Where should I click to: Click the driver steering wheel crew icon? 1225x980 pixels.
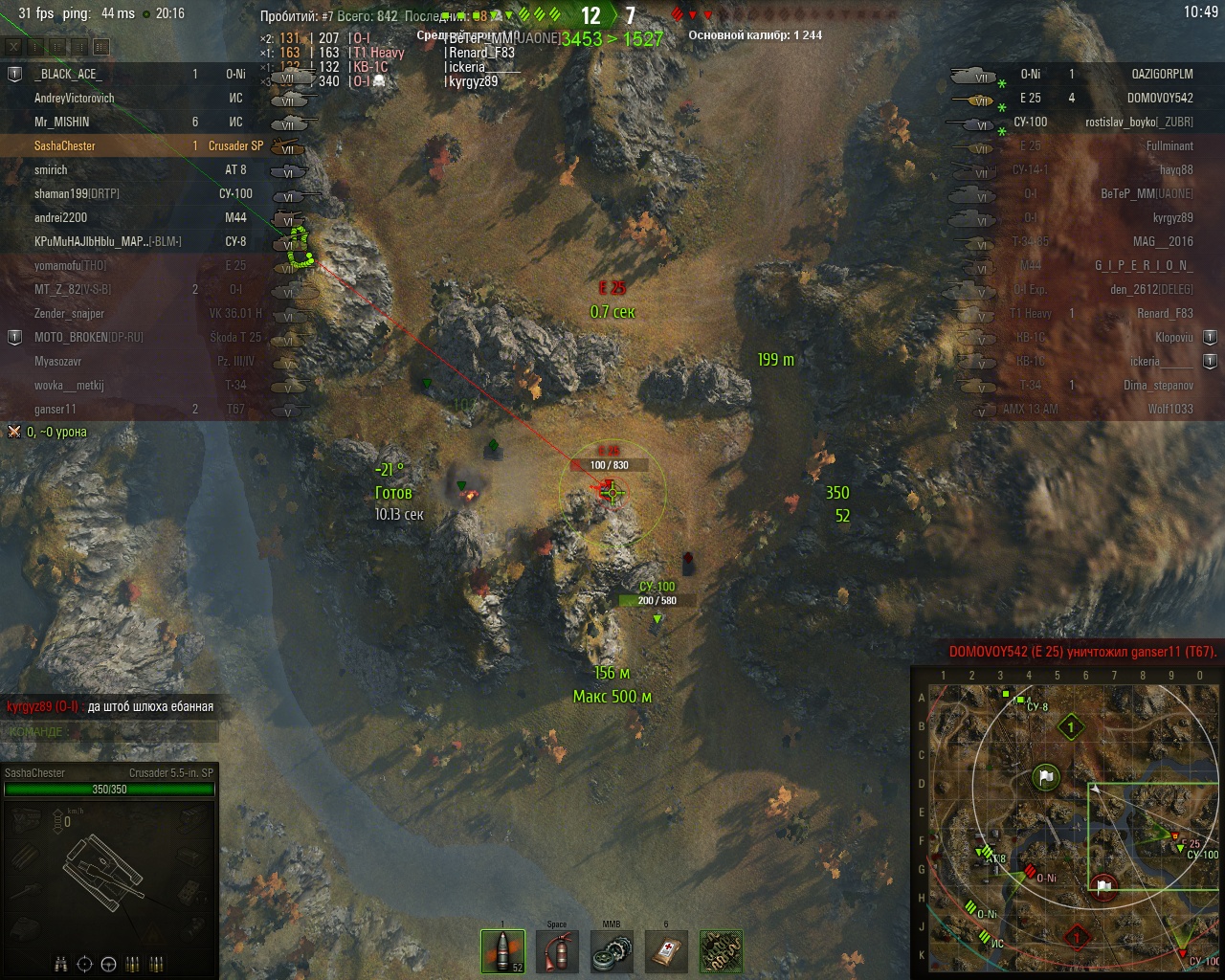(108, 963)
